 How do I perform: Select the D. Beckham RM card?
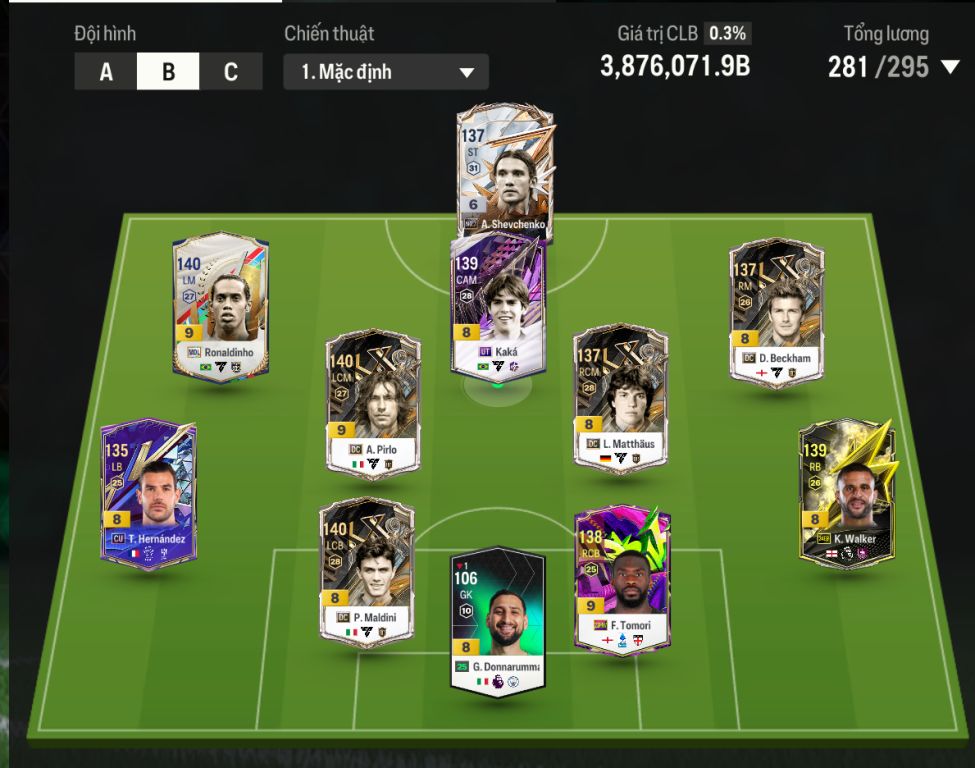tap(777, 312)
